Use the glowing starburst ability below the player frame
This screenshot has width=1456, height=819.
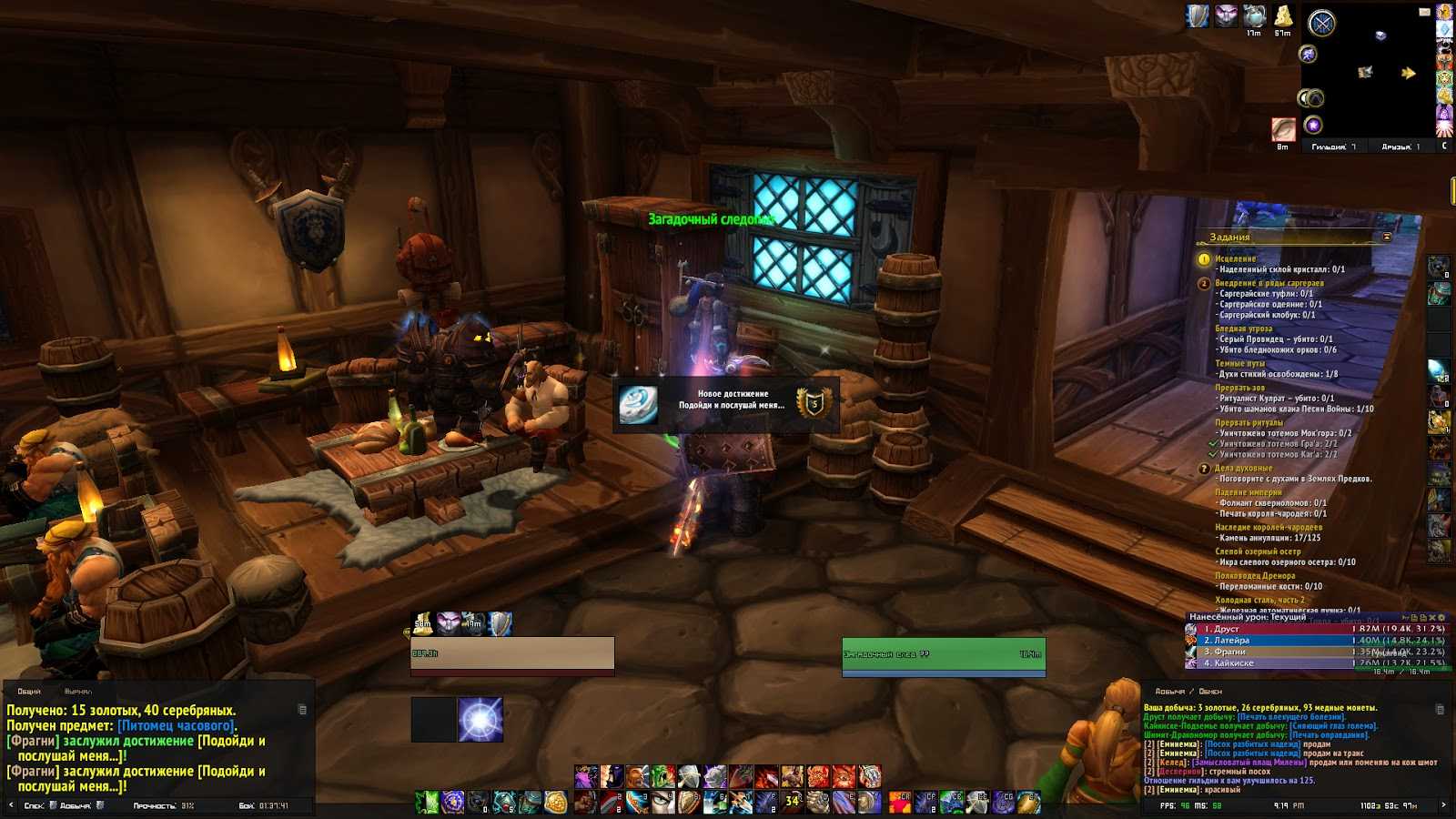pyautogui.click(x=480, y=720)
